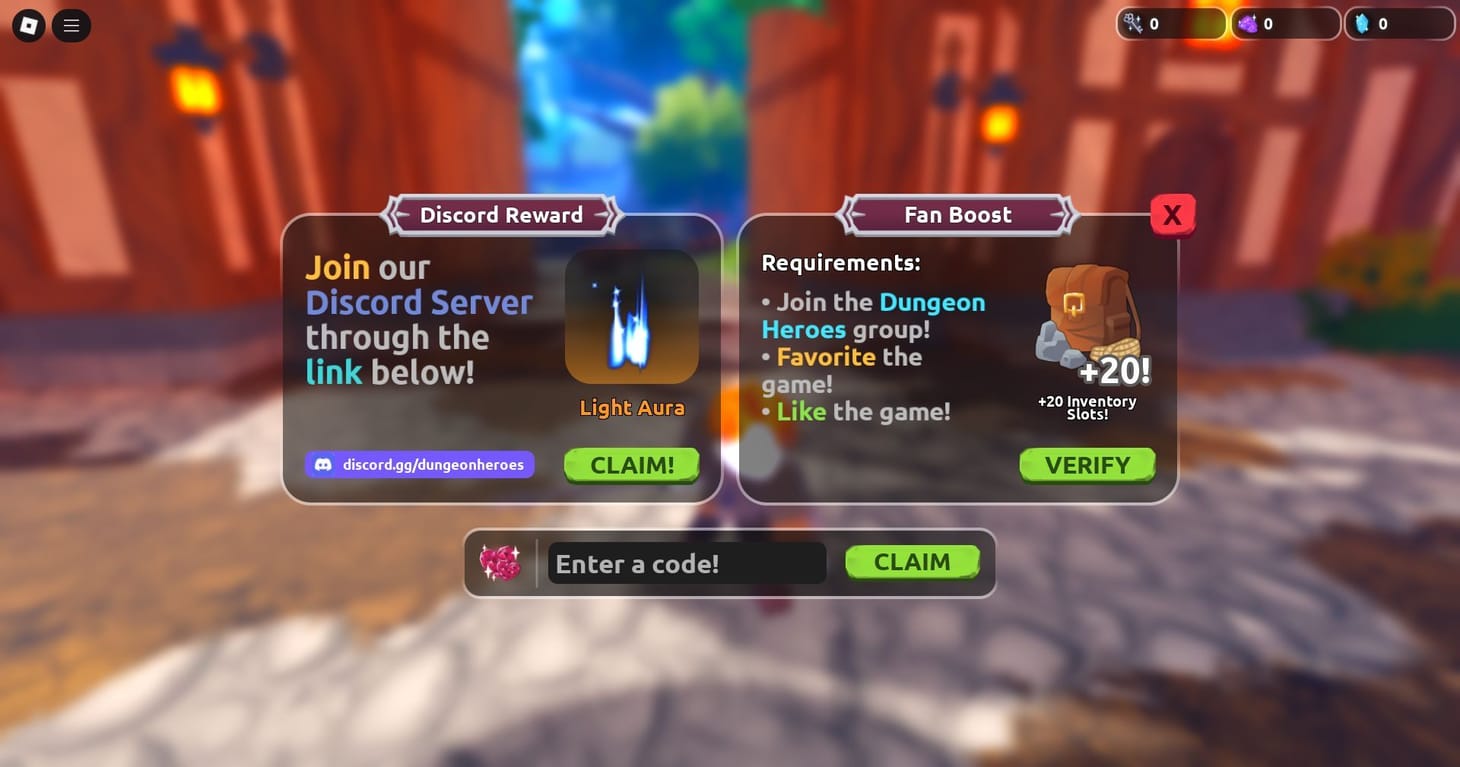The height and width of the screenshot is (767, 1460).
Task: Close the rewards popup with the X button
Action: coord(1171,214)
